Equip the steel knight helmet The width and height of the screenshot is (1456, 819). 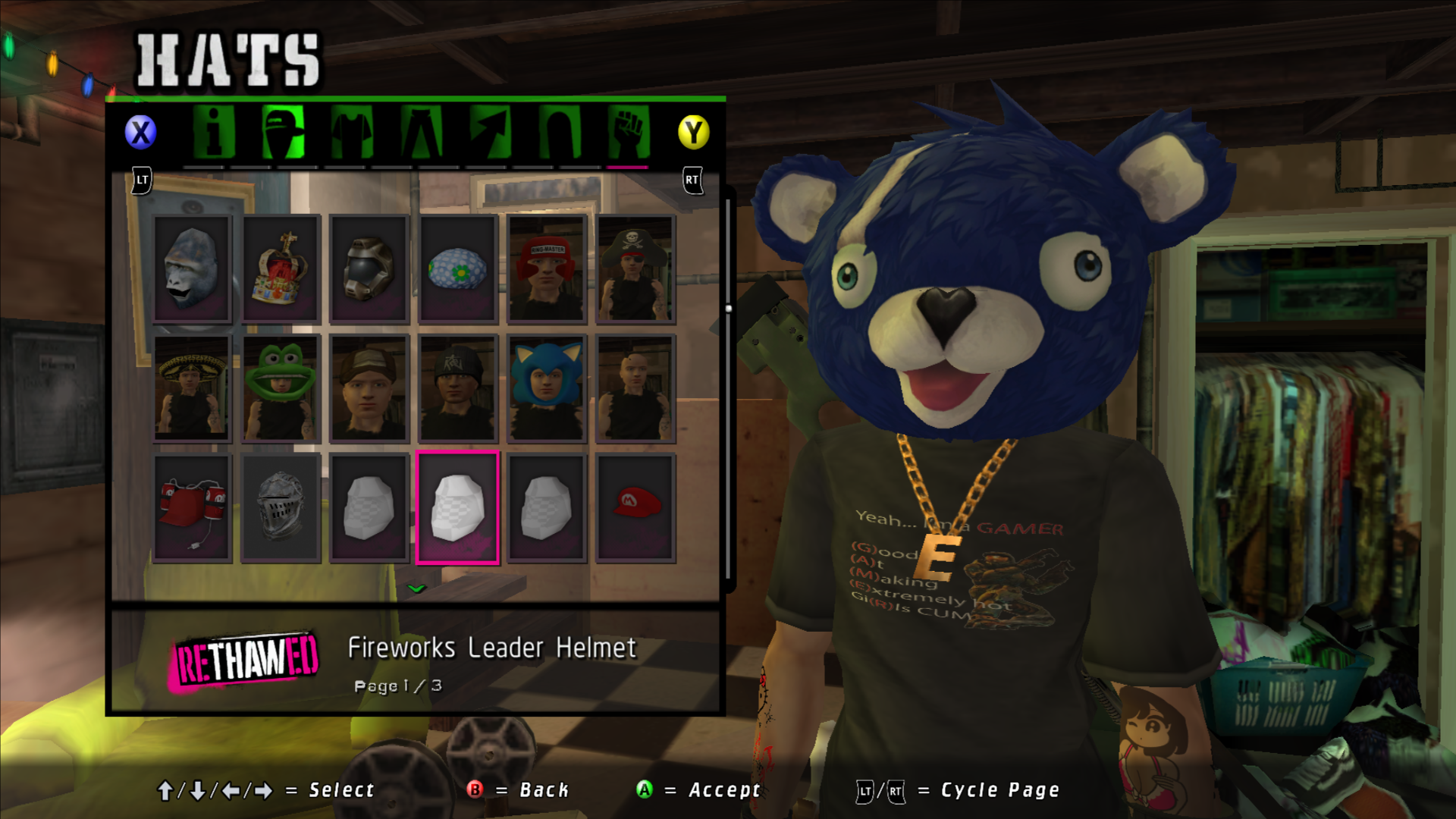point(281,508)
